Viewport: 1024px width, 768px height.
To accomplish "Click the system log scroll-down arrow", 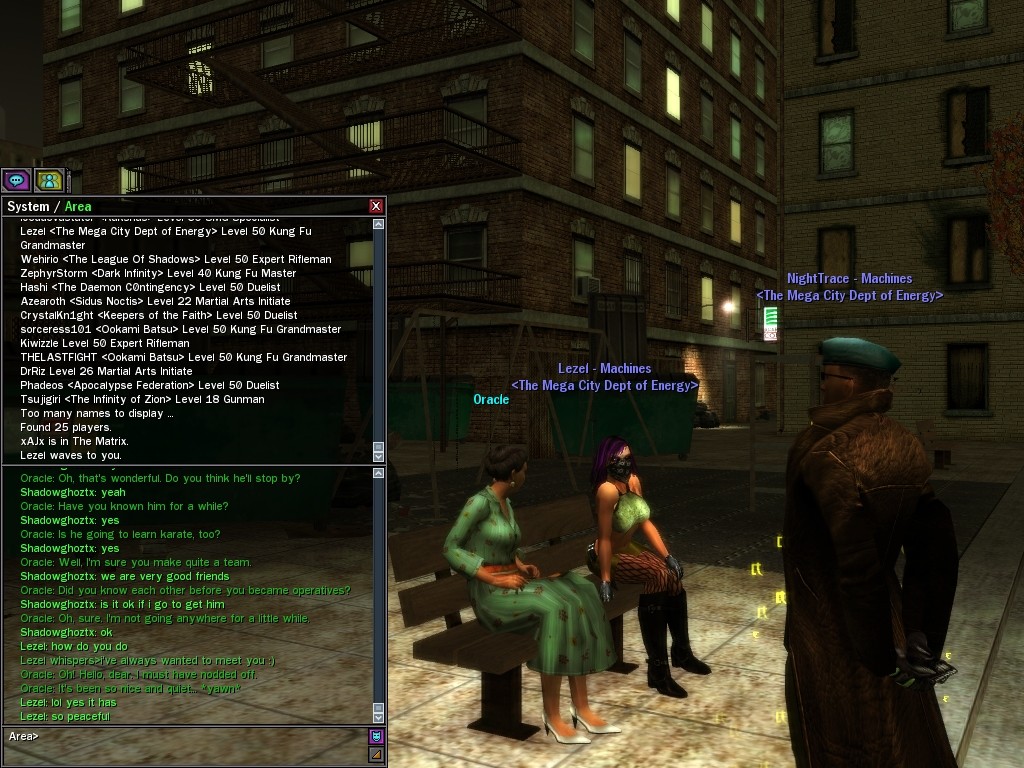I will (x=379, y=456).
